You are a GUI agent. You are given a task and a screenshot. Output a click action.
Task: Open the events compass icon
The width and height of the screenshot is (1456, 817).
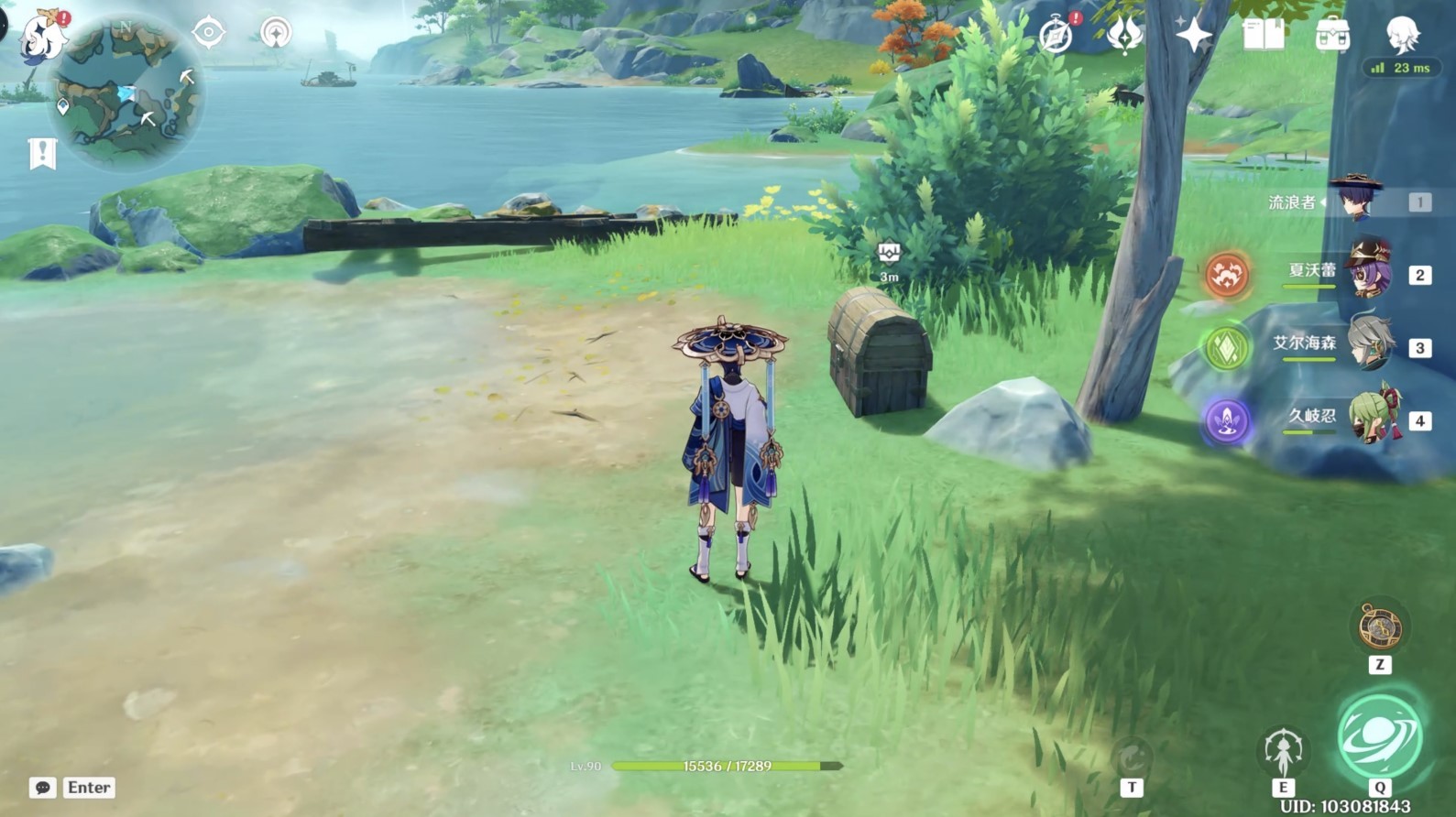pos(1056,35)
